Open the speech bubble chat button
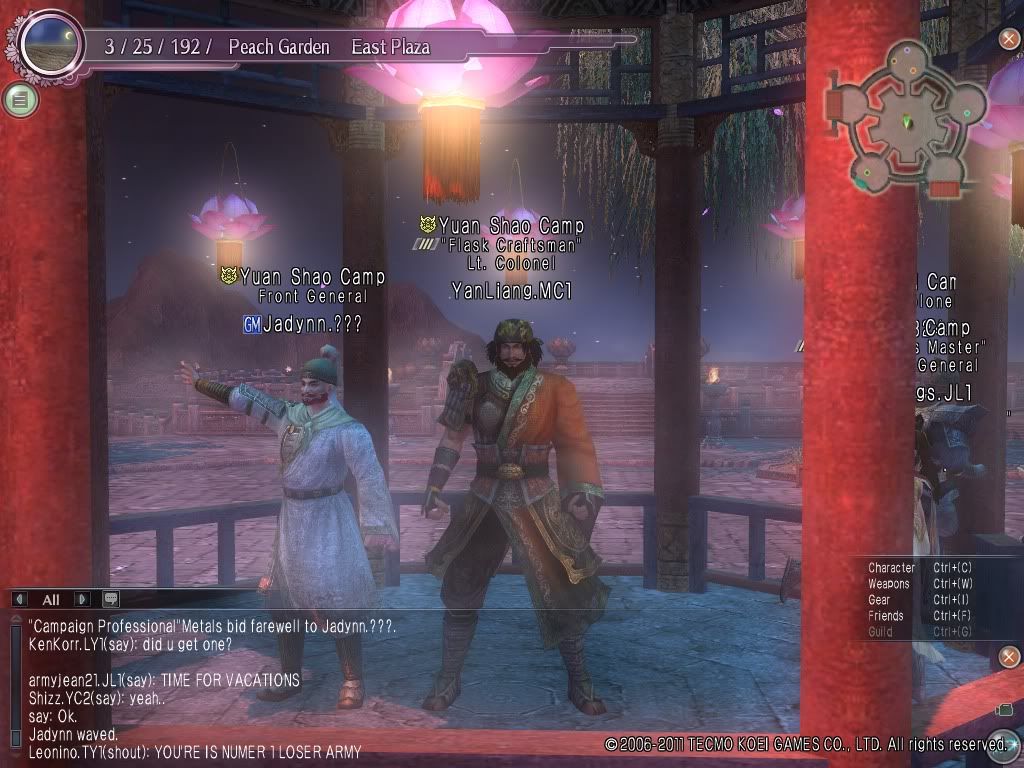 pyautogui.click(x=110, y=599)
